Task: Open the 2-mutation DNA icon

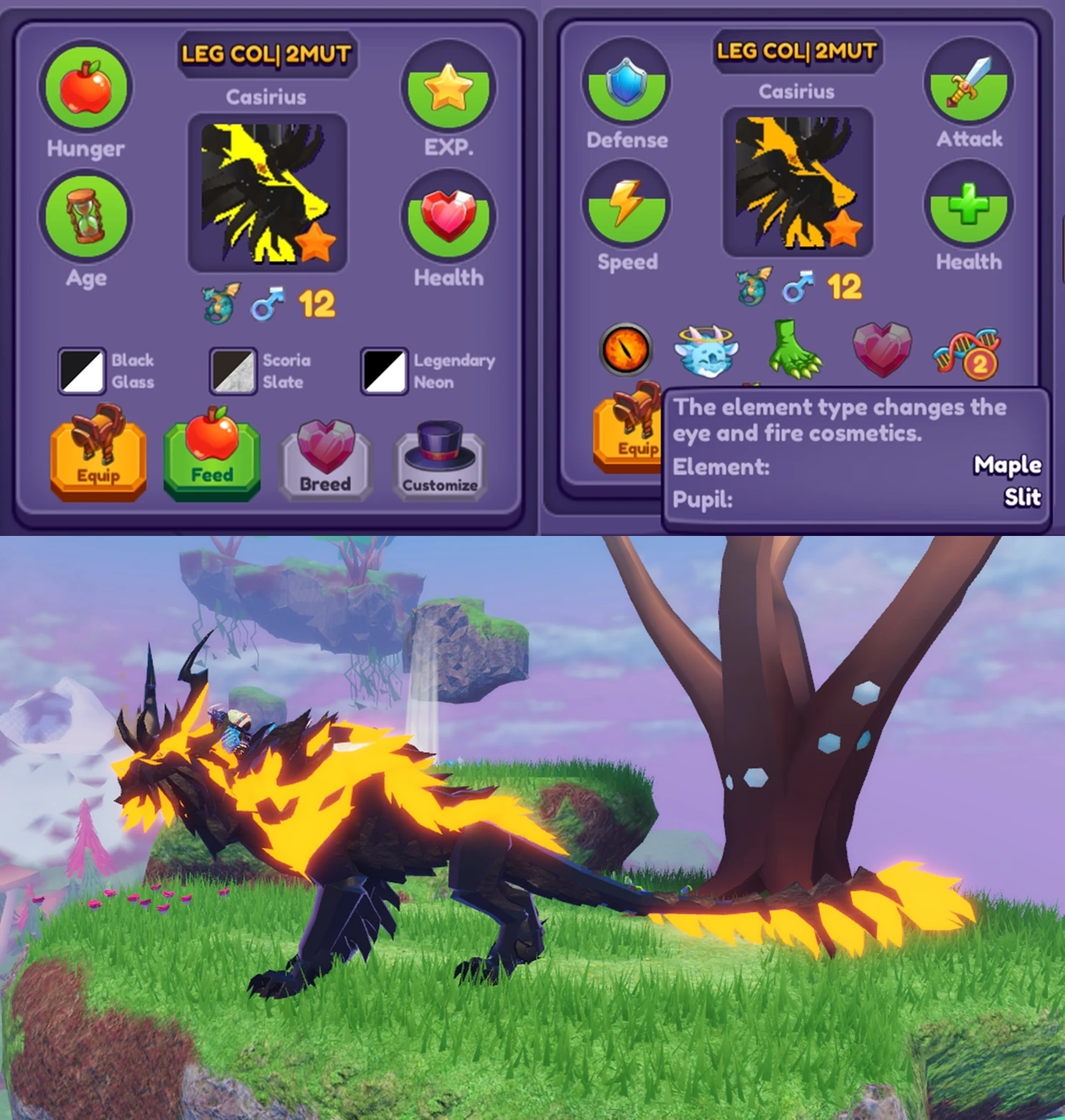Action: (x=967, y=350)
